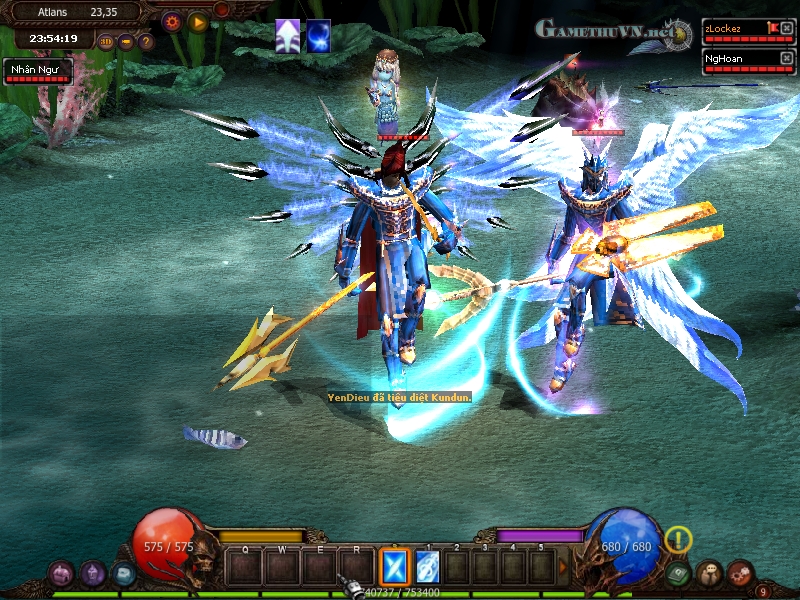Use the skill in hotbar slot 1
Screen dimensions: 800x600
427,567
